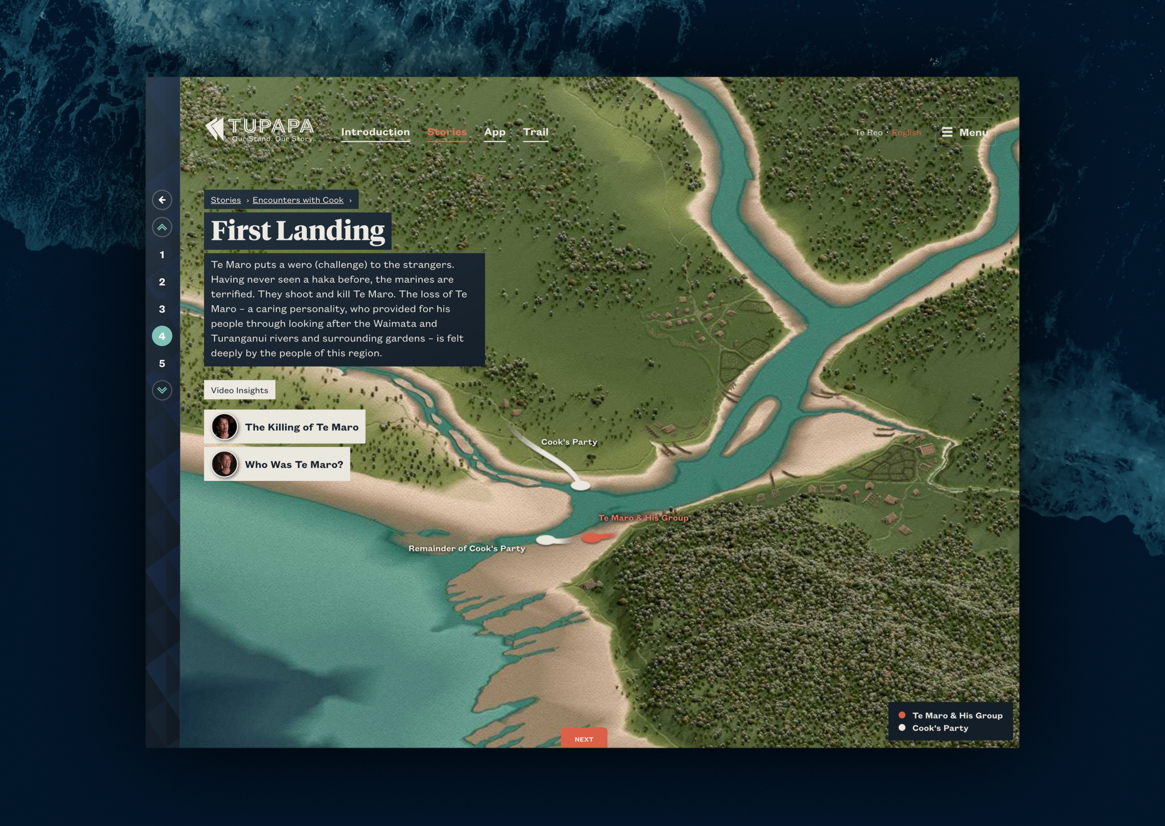Screen dimensions: 1165x826
Task: Jump to story step 3
Action: point(162,309)
